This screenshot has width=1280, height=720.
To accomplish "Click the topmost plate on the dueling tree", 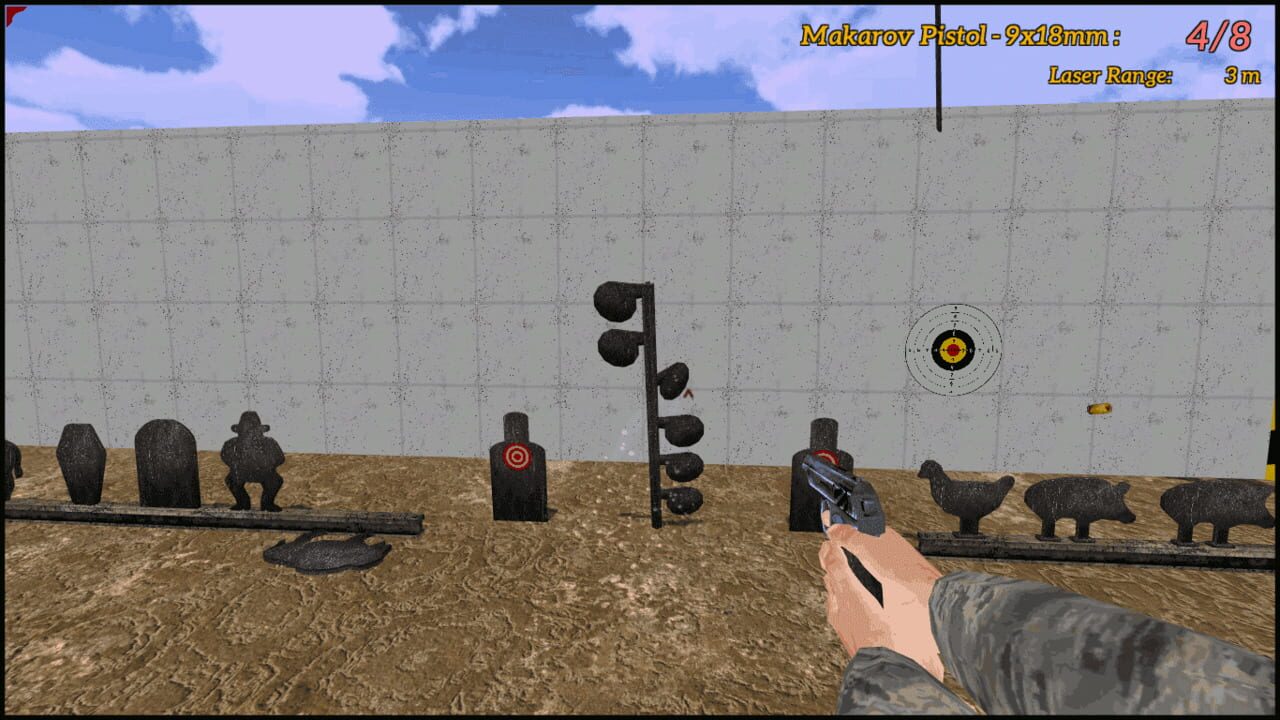I will pyautogui.click(x=615, y=300).
